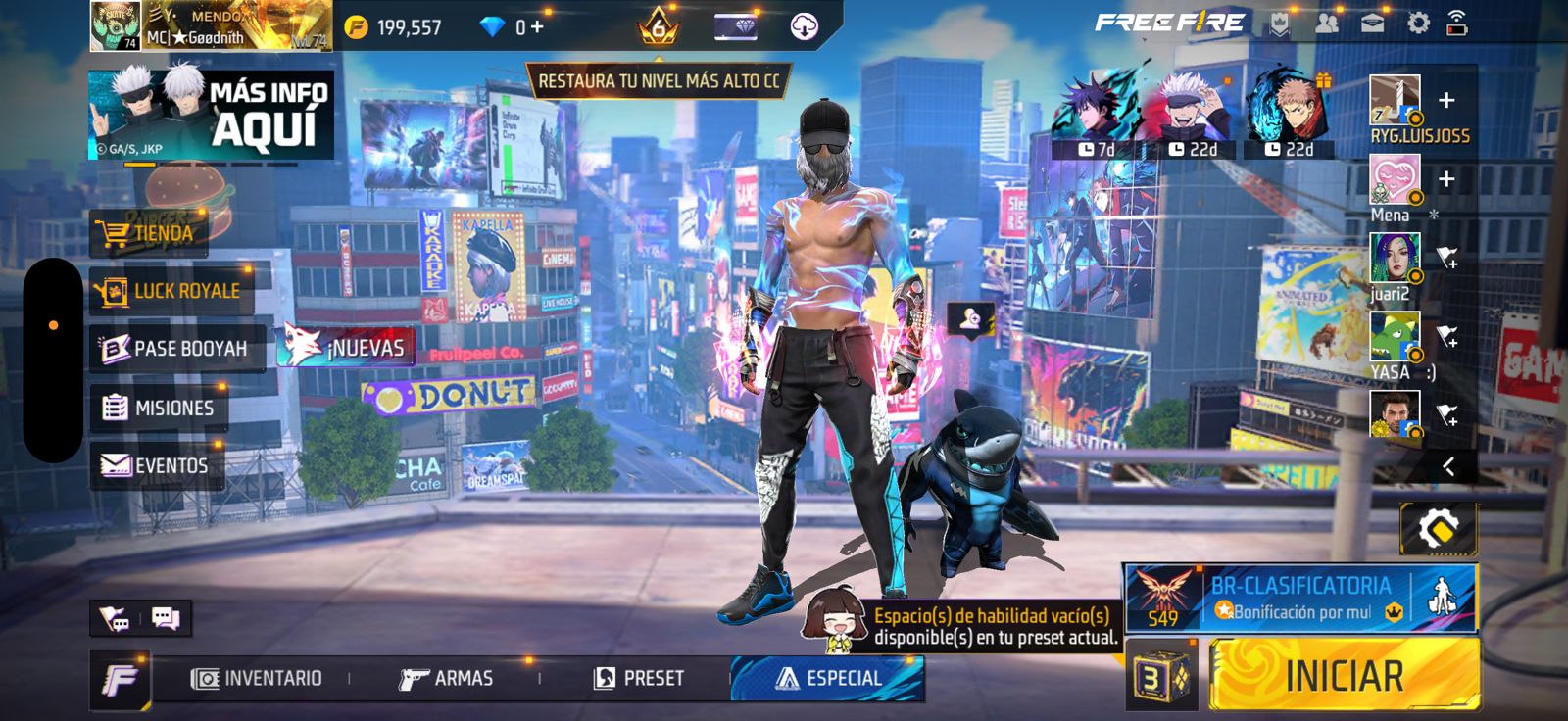
Task: Open the PASE BOOYAH menu
Action: pos(175,349)
